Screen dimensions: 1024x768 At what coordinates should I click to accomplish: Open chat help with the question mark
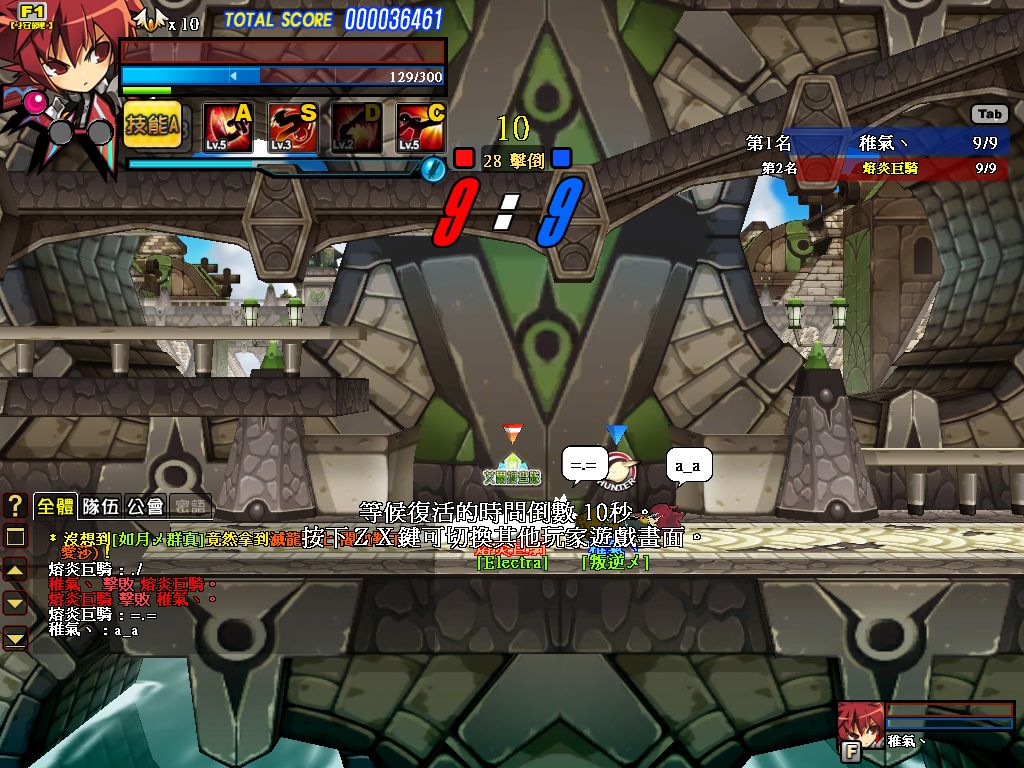(15, 505)
